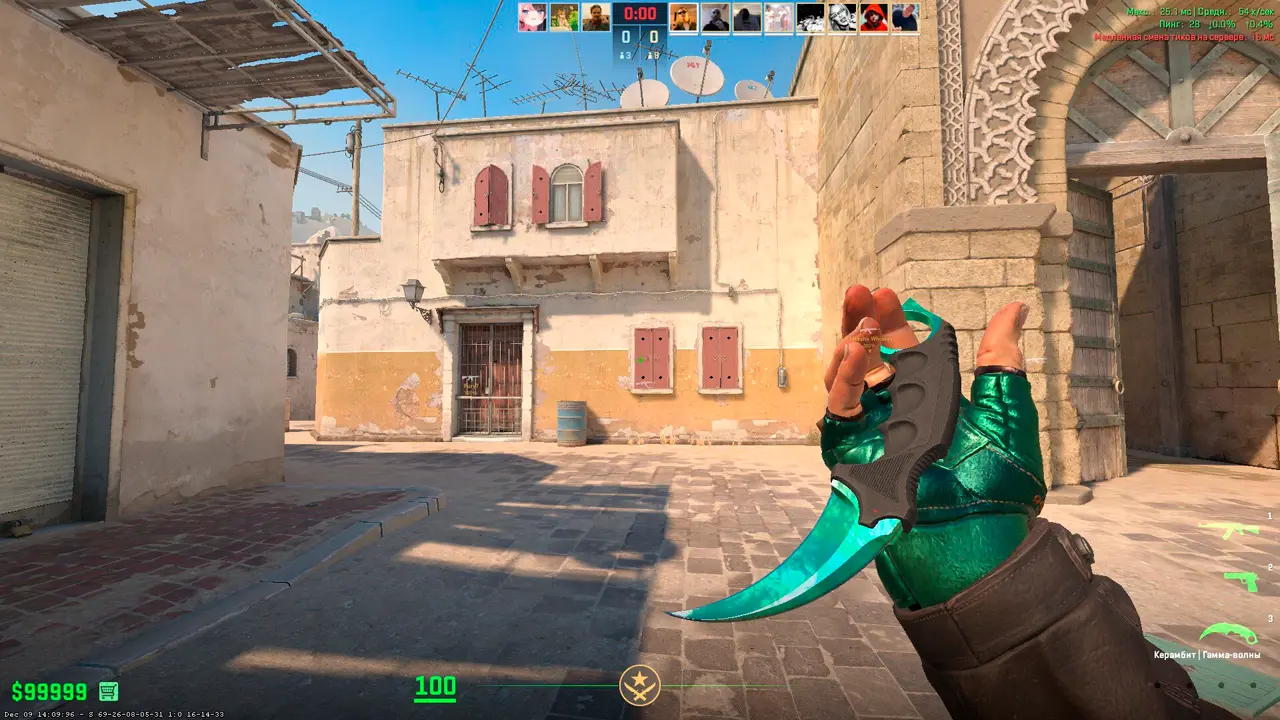1280x720 pixels.
Task: Select the Karambit knife slot icon
Action: [x=1228, y=633]
